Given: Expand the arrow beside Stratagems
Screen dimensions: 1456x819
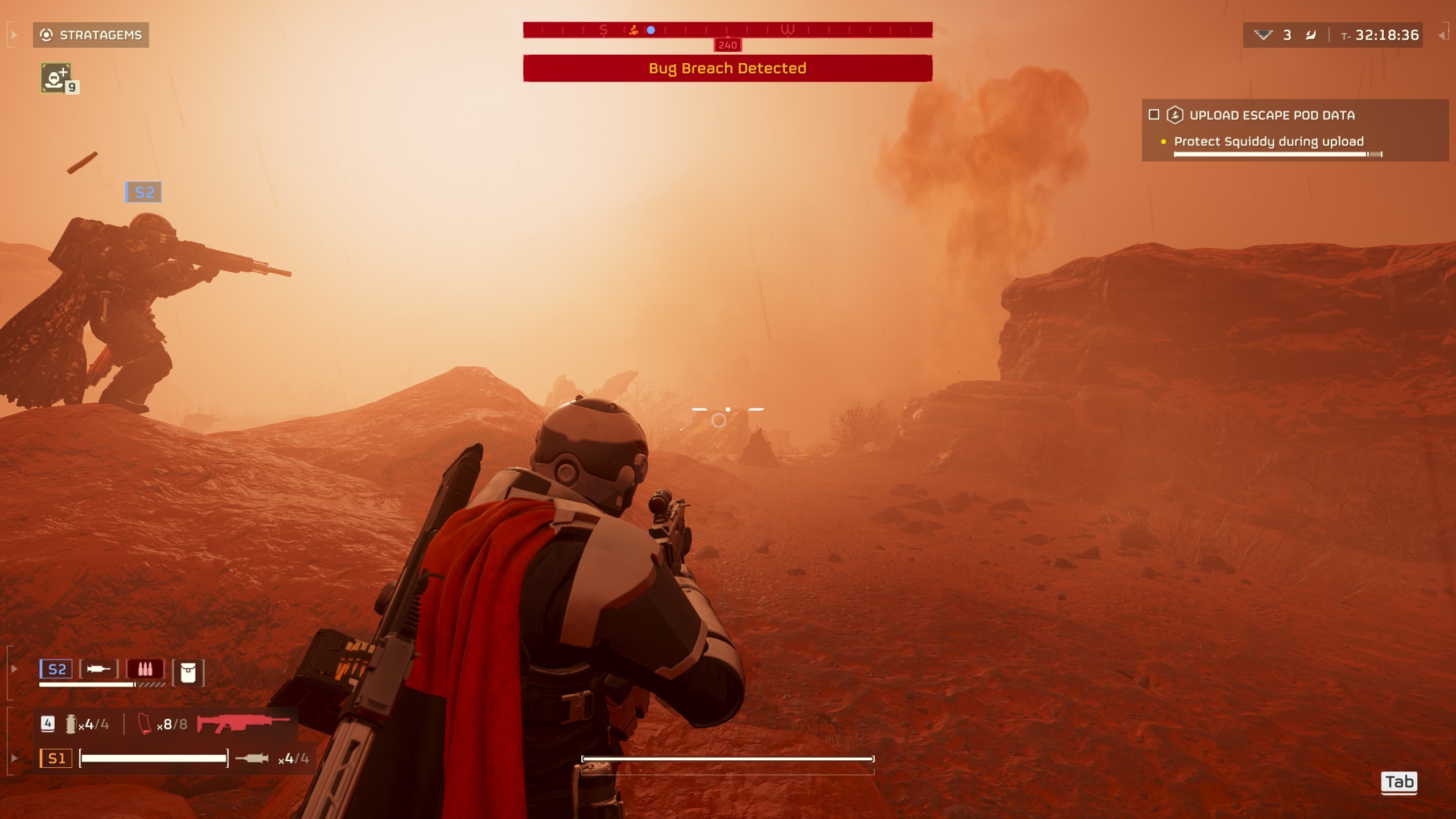Looking at the screenshot, I should [14, 35].
